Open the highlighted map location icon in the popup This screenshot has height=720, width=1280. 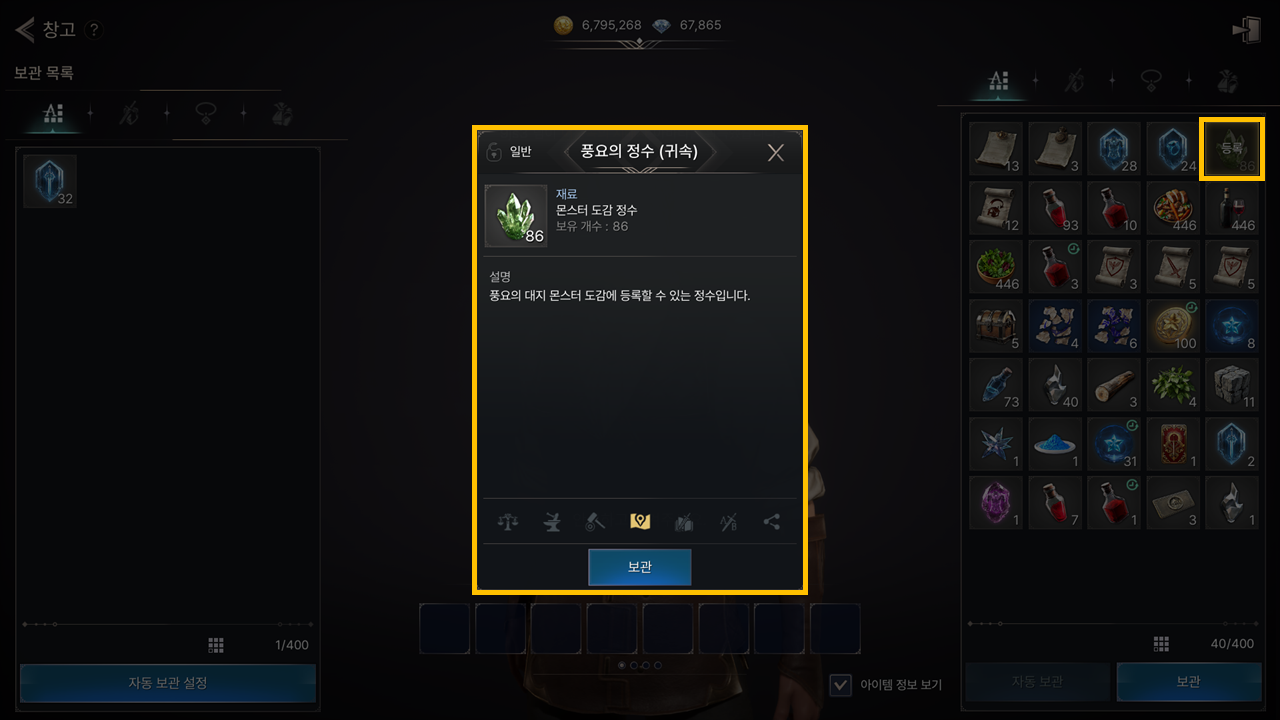coord(640,521)
